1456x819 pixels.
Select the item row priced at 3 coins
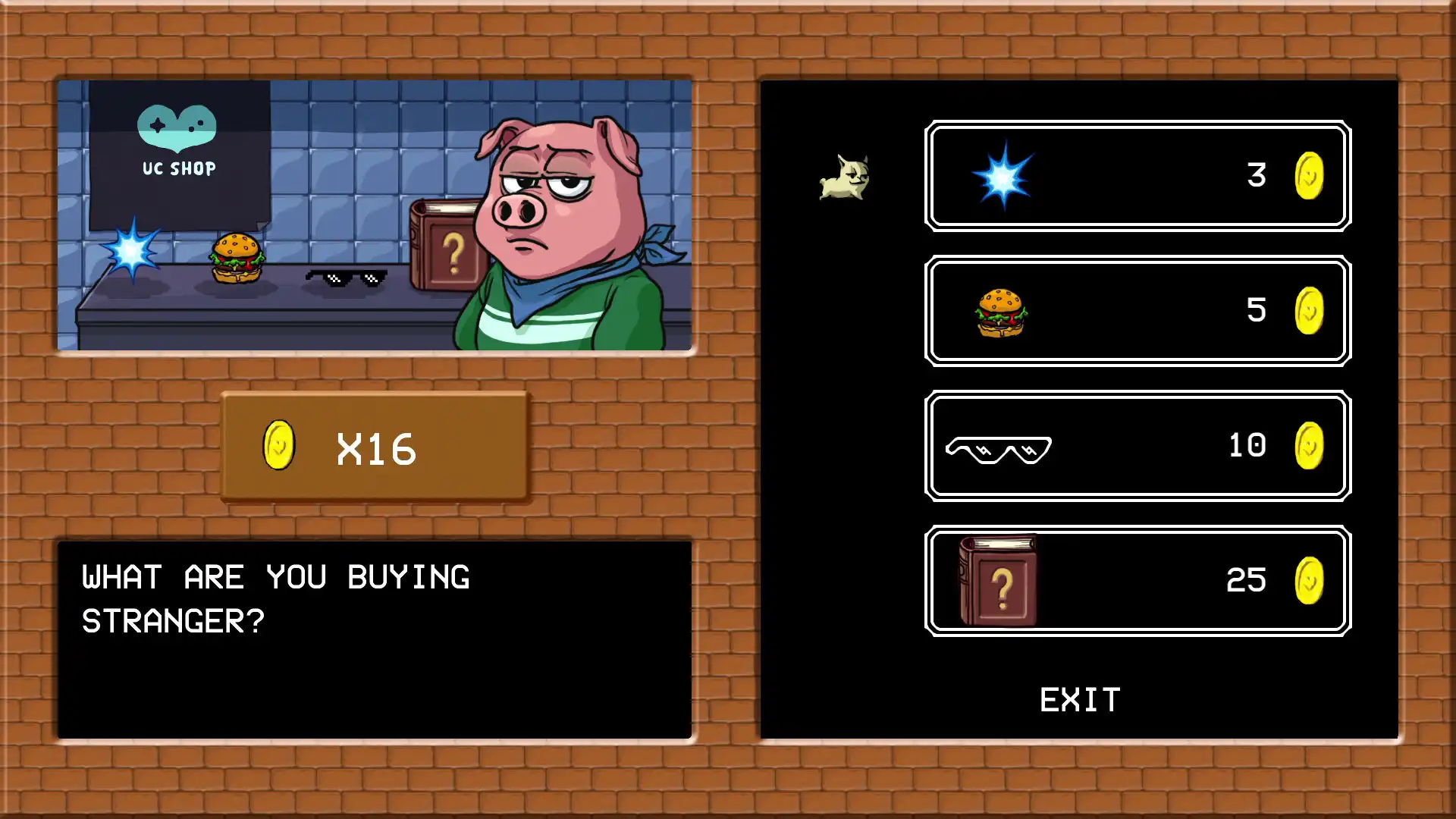click(1137, 176)
